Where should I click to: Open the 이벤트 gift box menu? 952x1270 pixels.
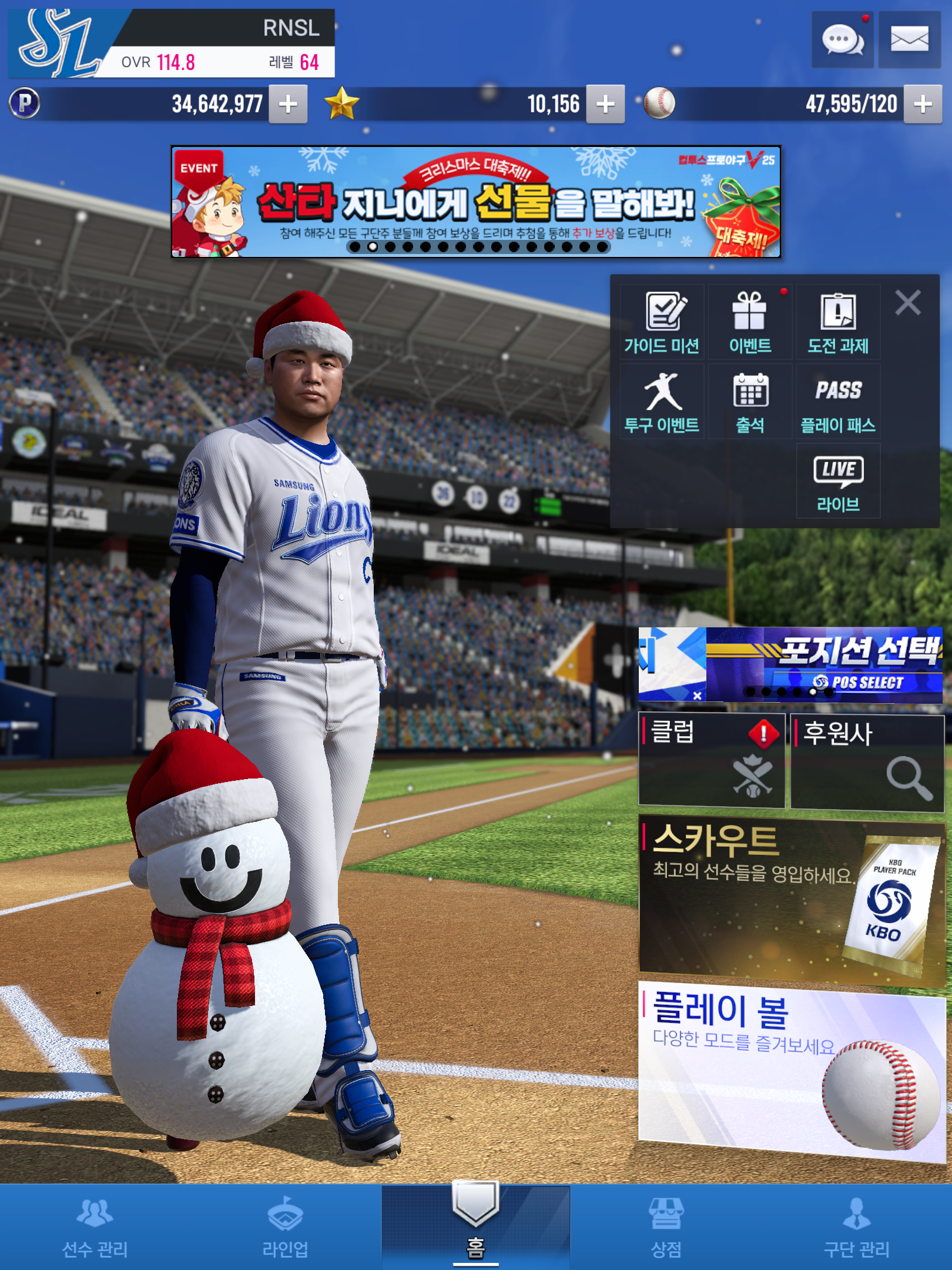(750, 323)
